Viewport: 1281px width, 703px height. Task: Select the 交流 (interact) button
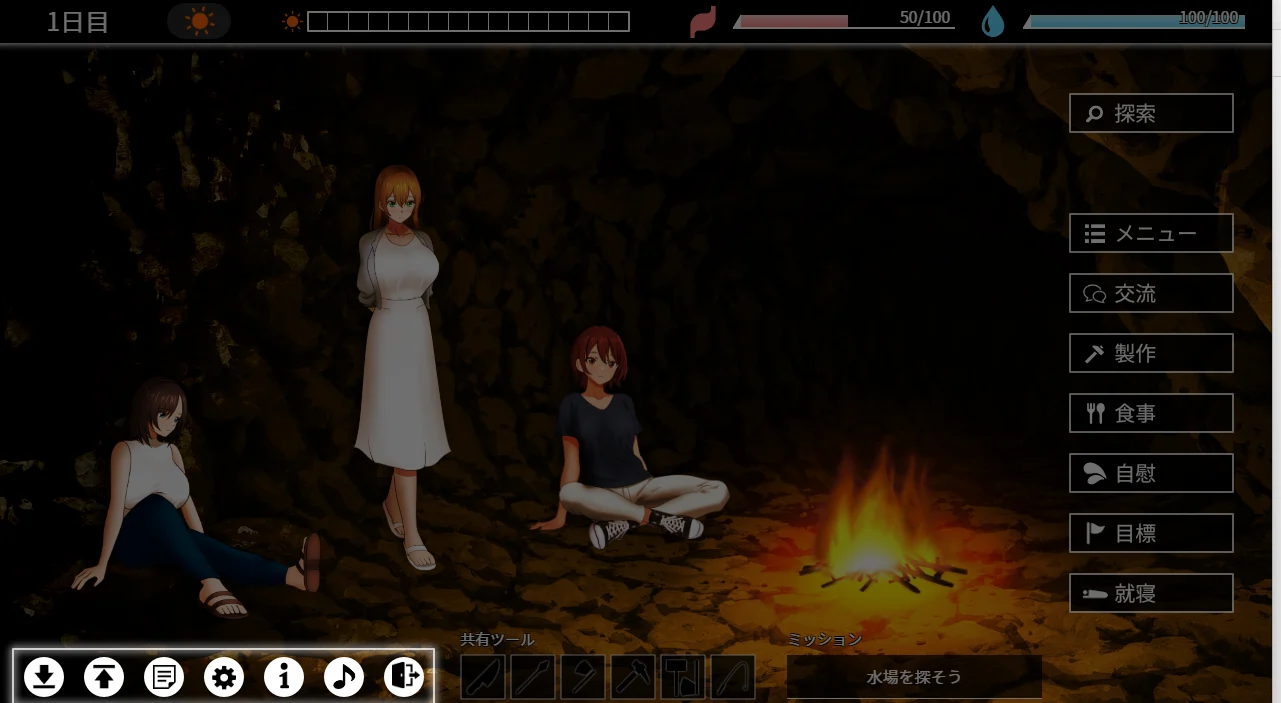pos(1151,293)
